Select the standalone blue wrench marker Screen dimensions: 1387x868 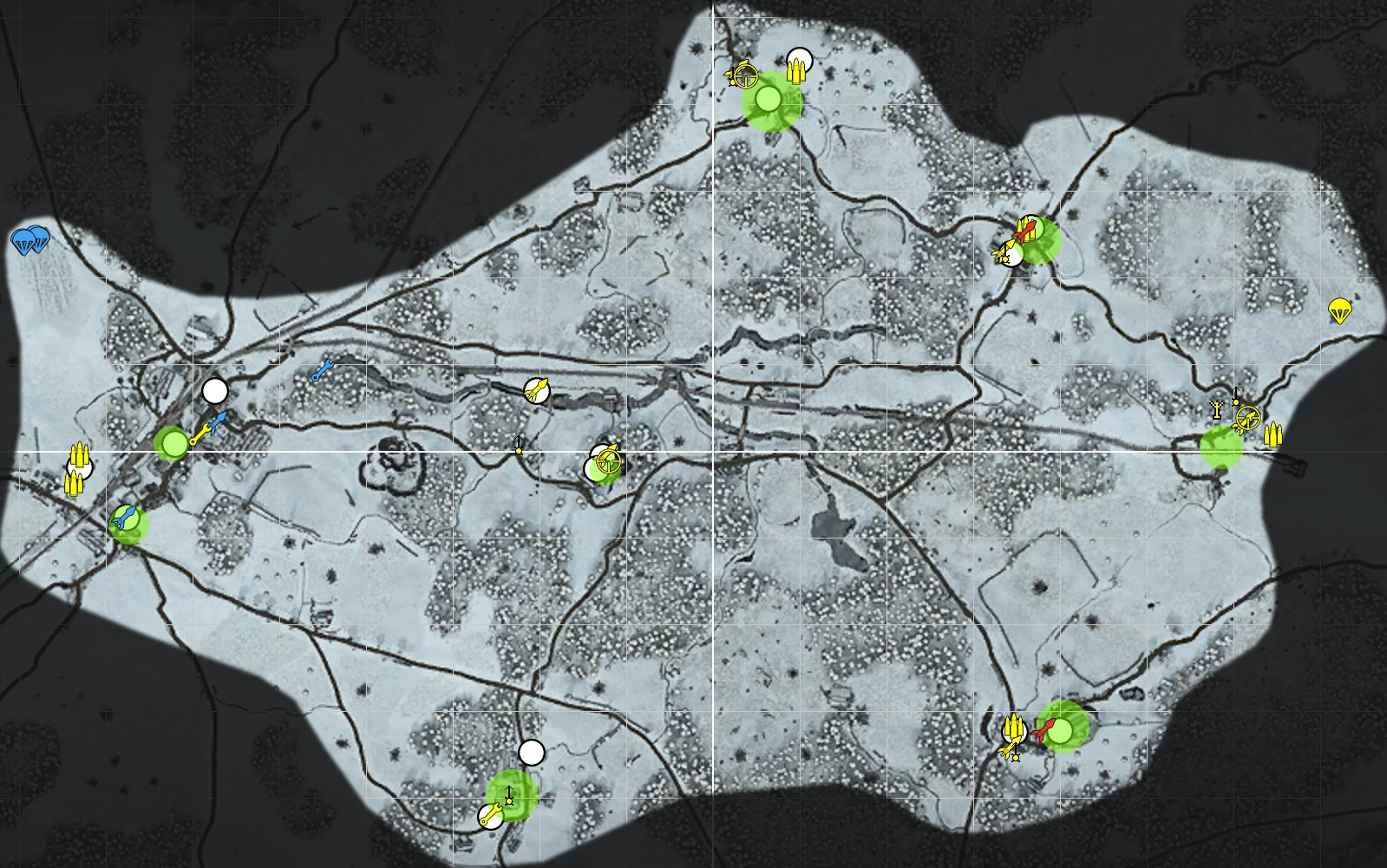pos(323,370)
